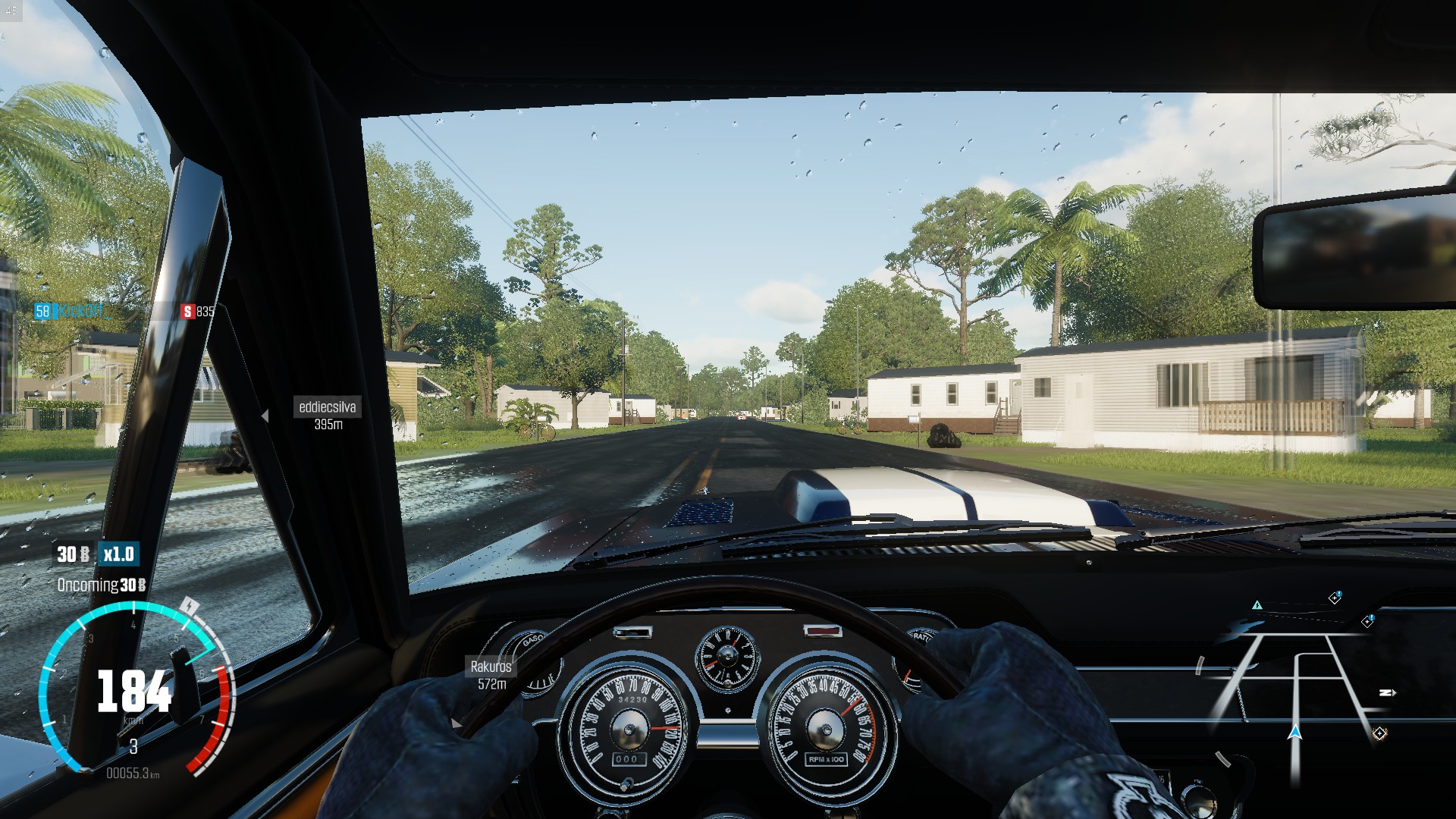Click the north compass indicator on minimap
Image resolution: width=1456 pixels, height=819 pixels.
[x=1387, y=692]
